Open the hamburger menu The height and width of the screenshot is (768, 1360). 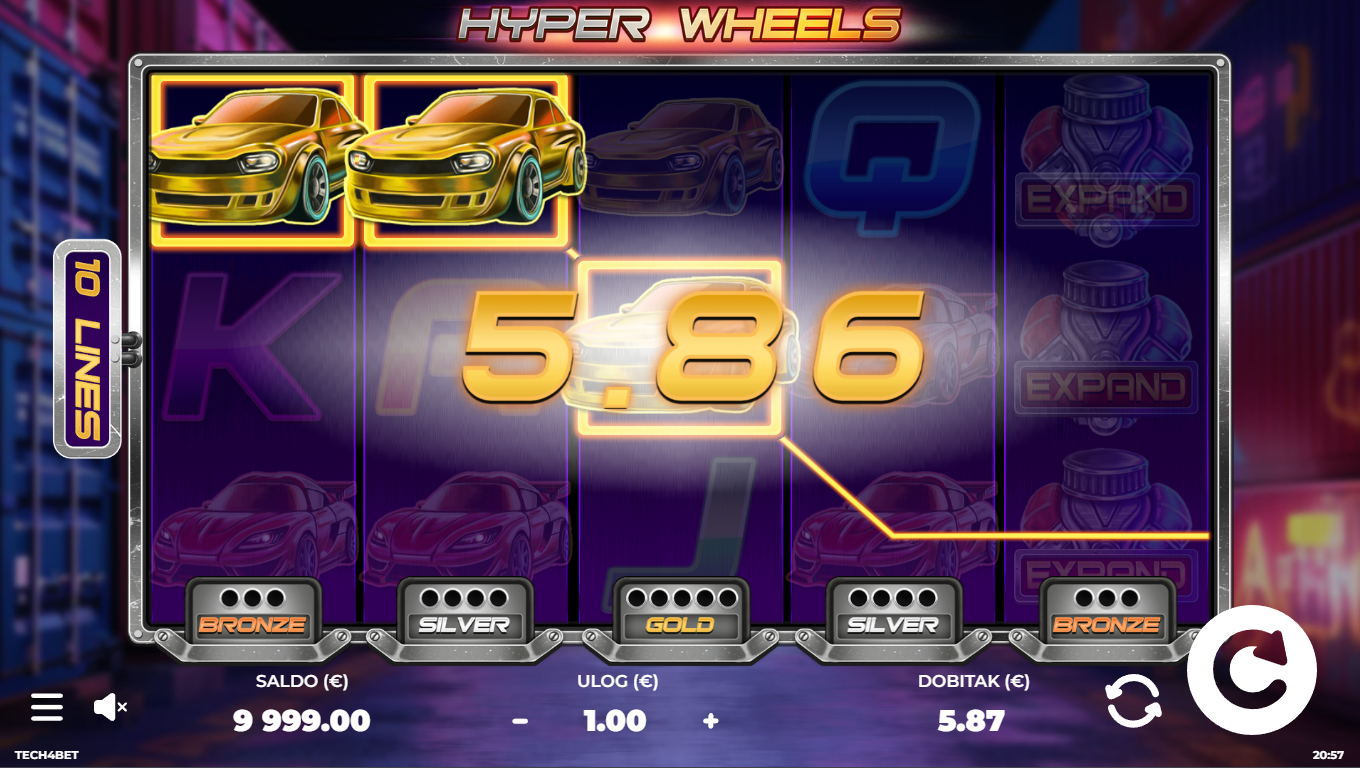(46, 707)
